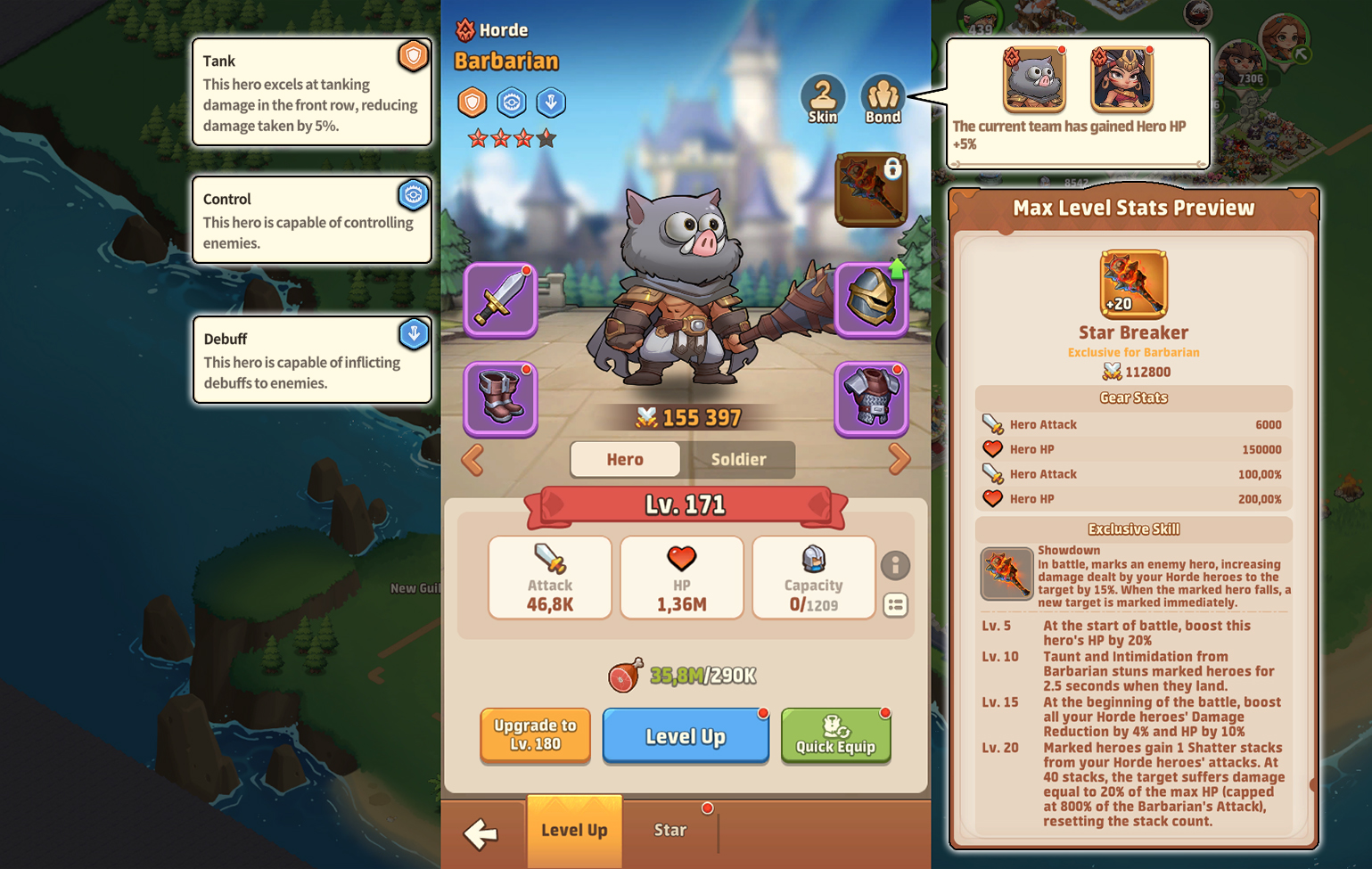Open the Star tab
The width and height of the screenshot is (1372, 869).
[x=671, y=830]
